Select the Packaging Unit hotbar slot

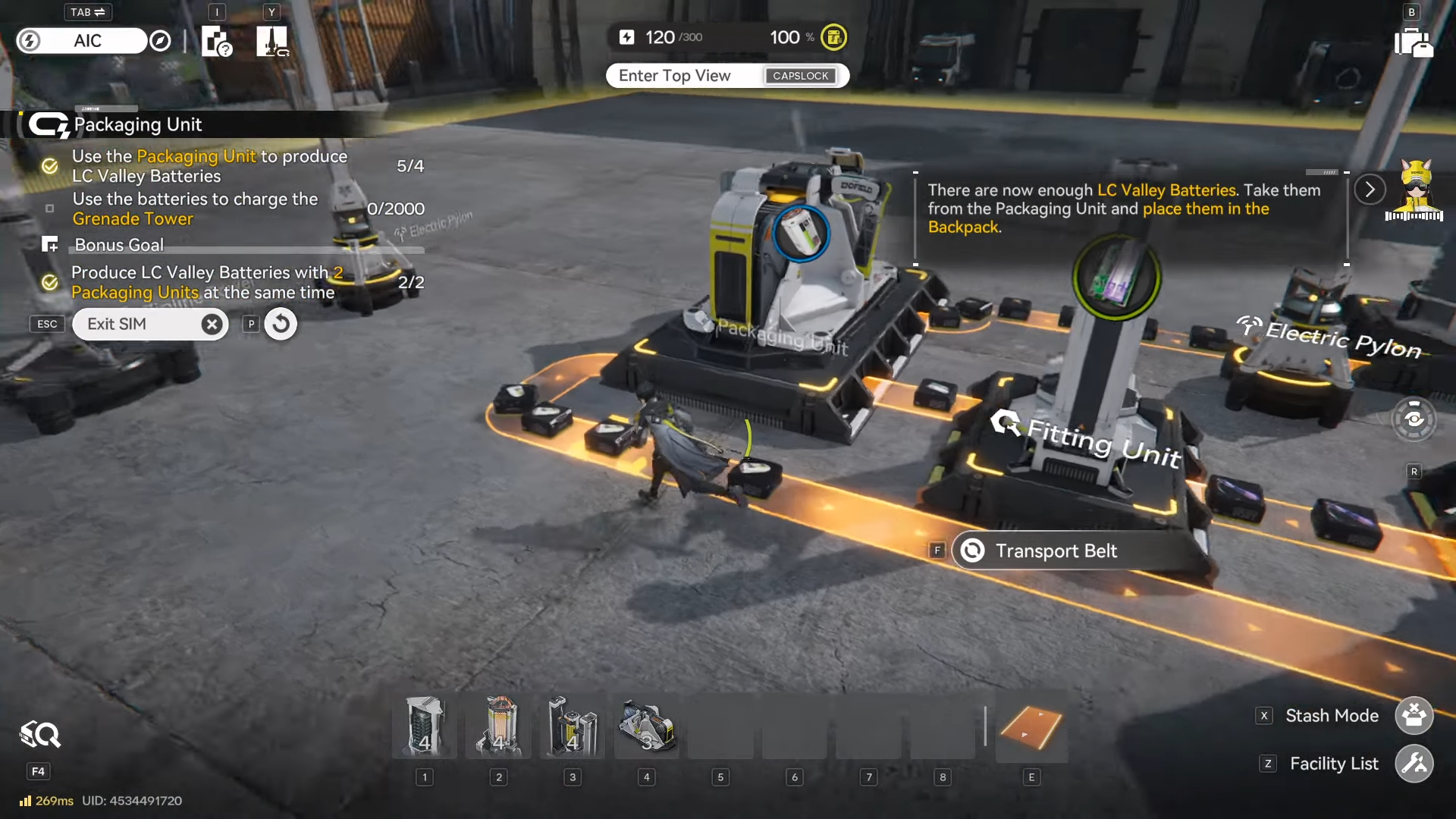pos(647,726)
